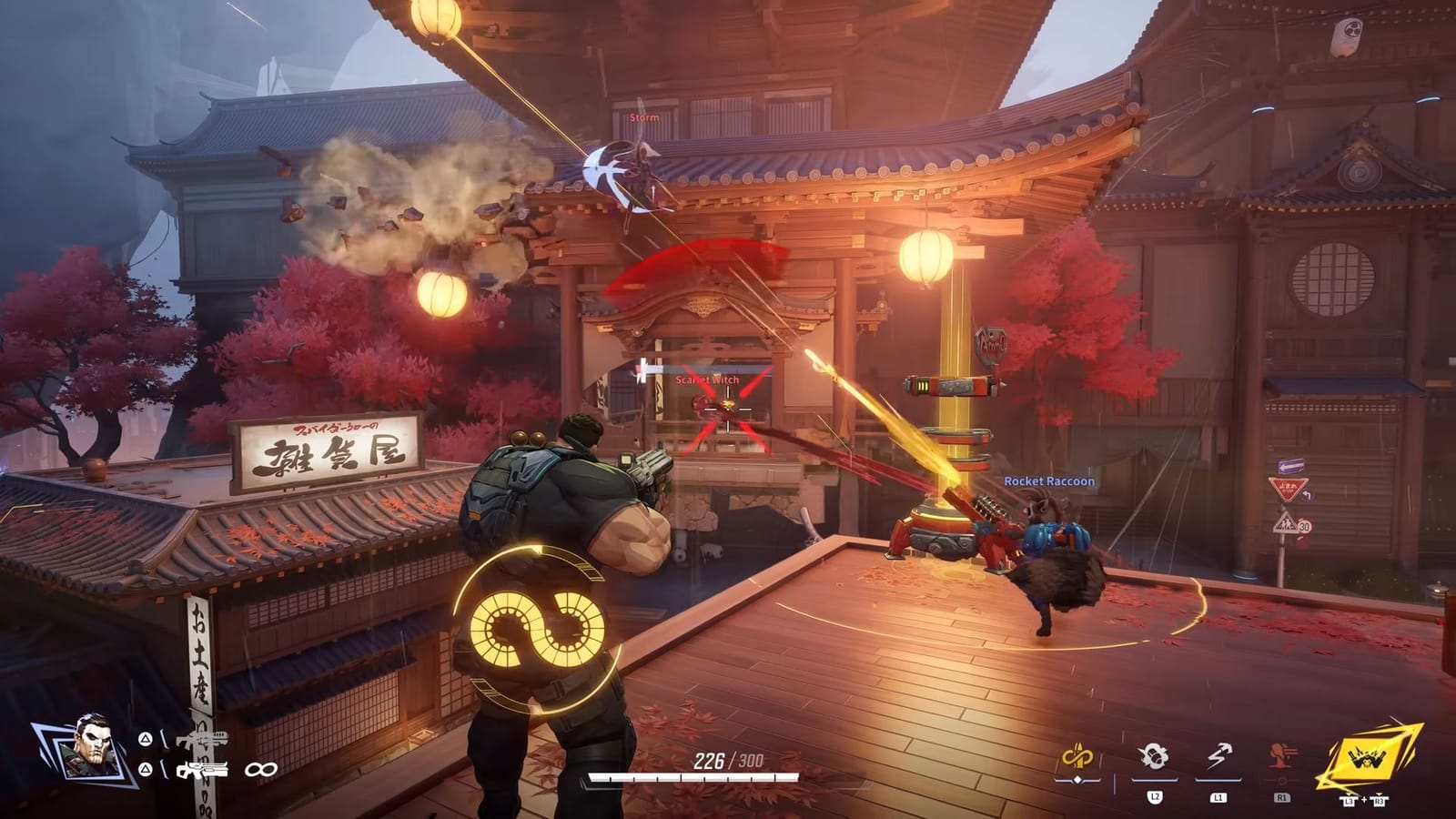The image size is (1456, 819).
Task: Click the infinity ammo symbol beside the shotgun
Action: point(262,769)
